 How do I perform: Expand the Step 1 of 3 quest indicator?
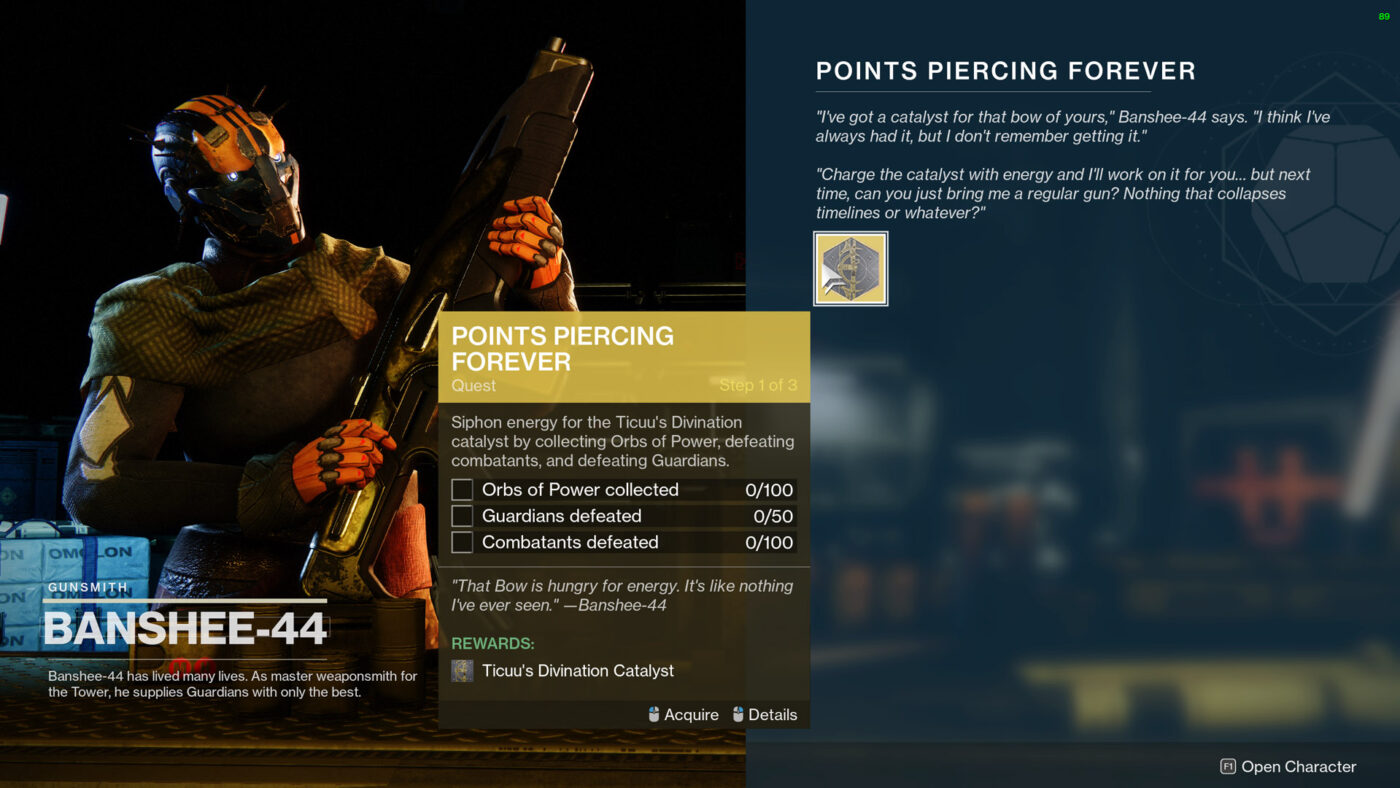[757, 384]
